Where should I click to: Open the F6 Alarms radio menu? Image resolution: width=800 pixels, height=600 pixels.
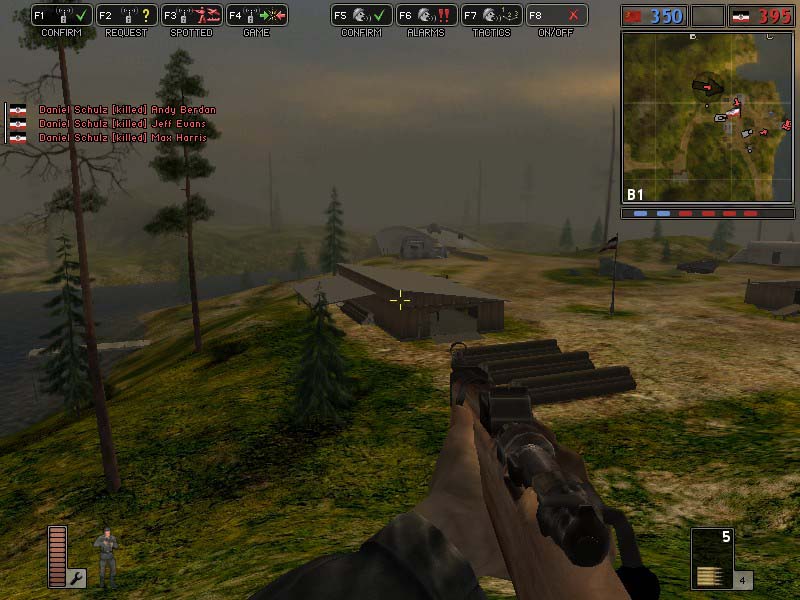point(425,16)
